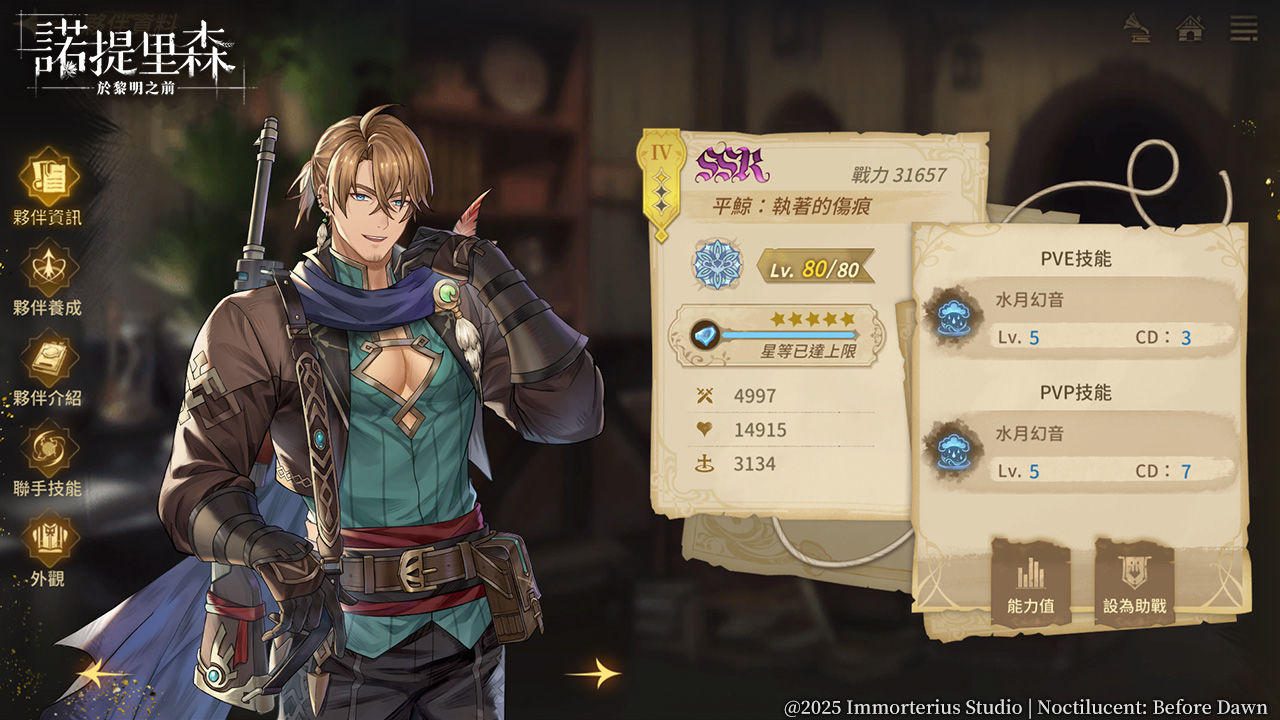This screenshot has height=720, width=1280.
Task: Open the 夥伴資訊 companion info tab
Action: point(48,181)
